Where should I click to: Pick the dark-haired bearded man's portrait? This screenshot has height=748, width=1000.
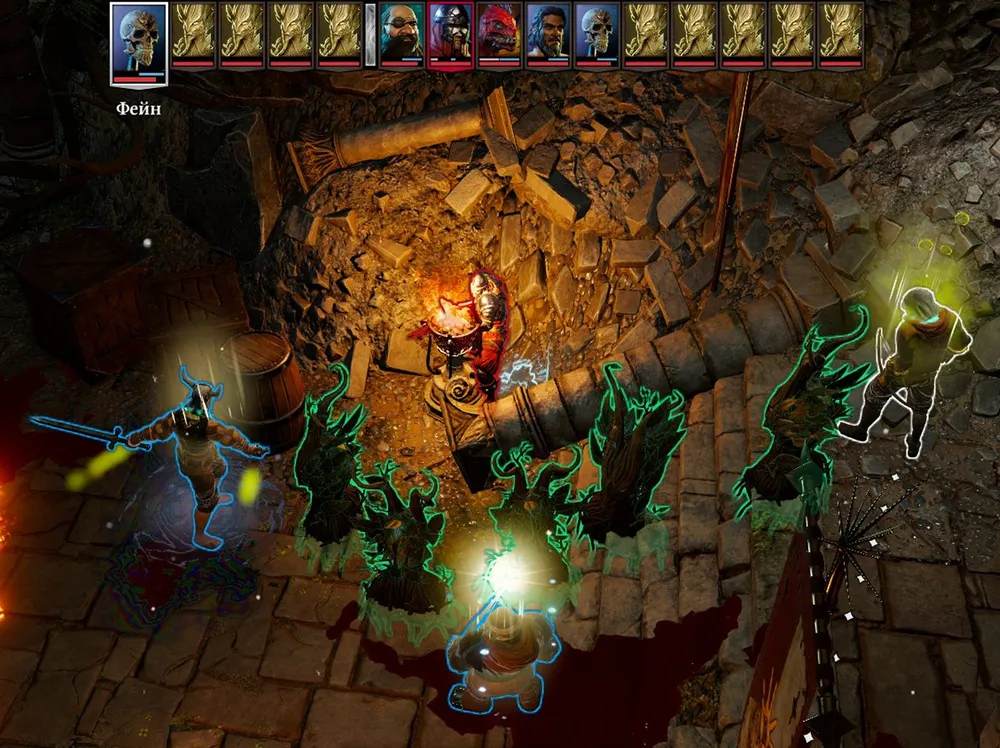pos(548,33)
